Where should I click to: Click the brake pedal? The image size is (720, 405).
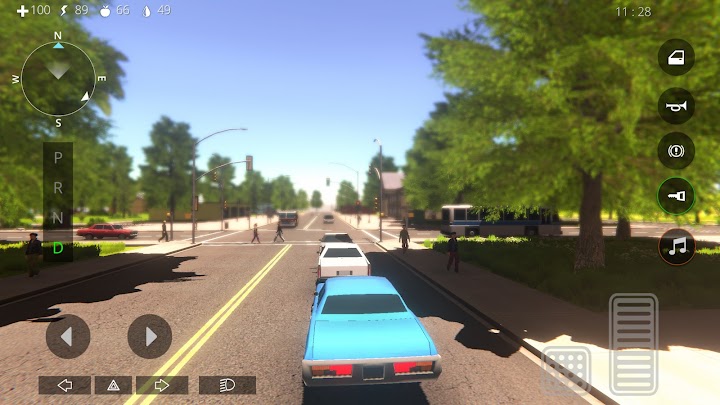(566, 368)
